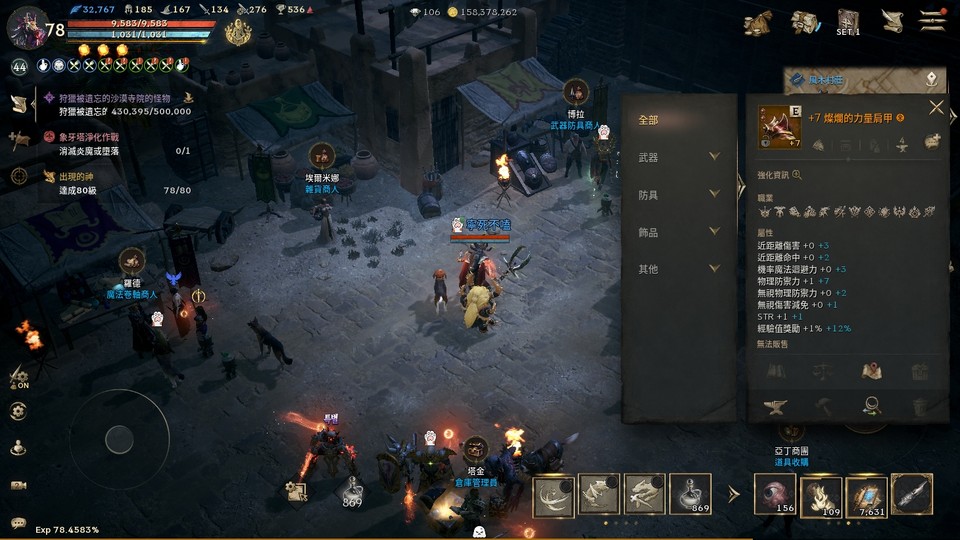Expand the 武器 (Weapons) category

(679, 157)
